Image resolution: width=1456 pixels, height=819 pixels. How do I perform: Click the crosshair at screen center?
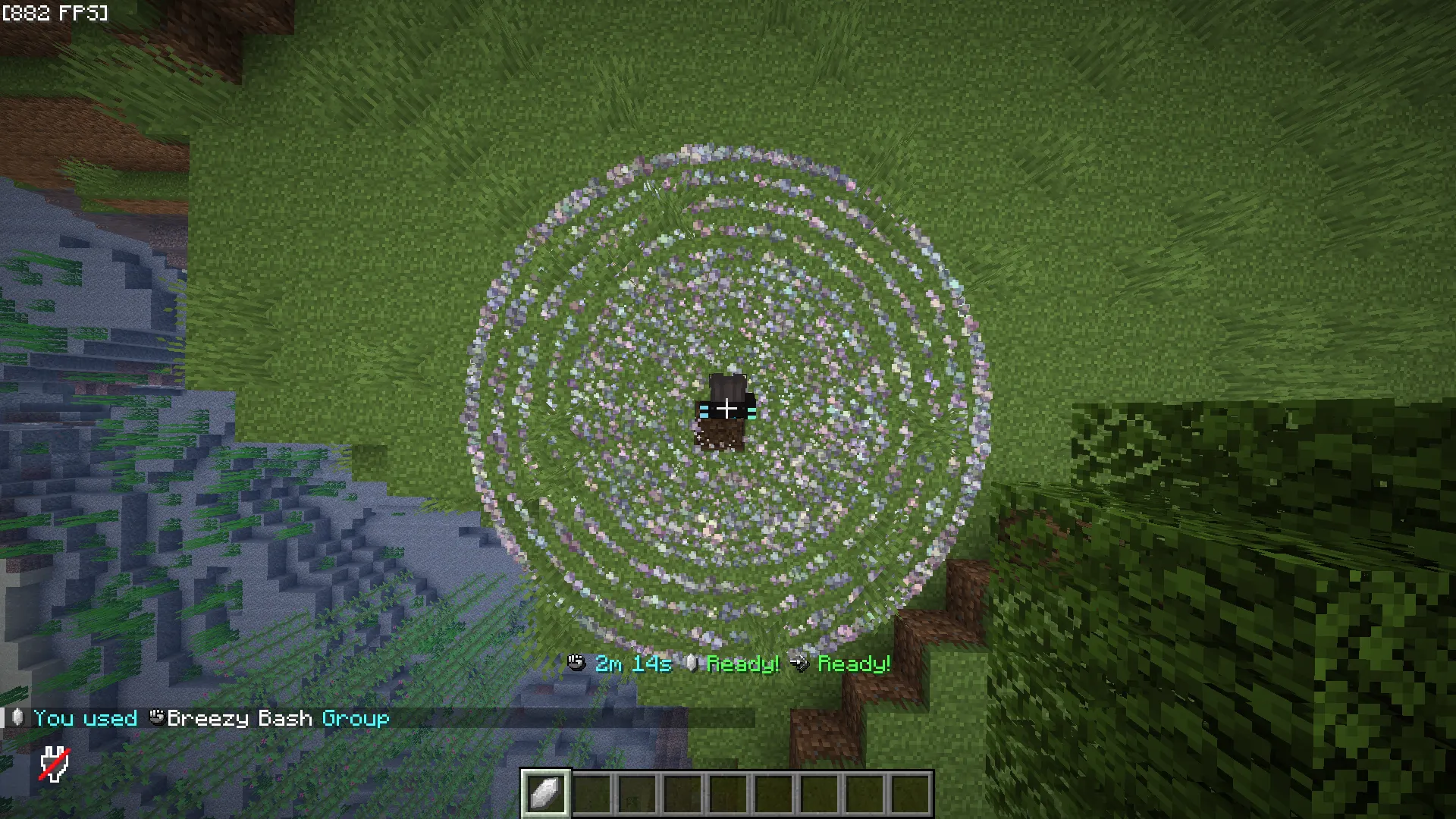click(x=728, y=409)
